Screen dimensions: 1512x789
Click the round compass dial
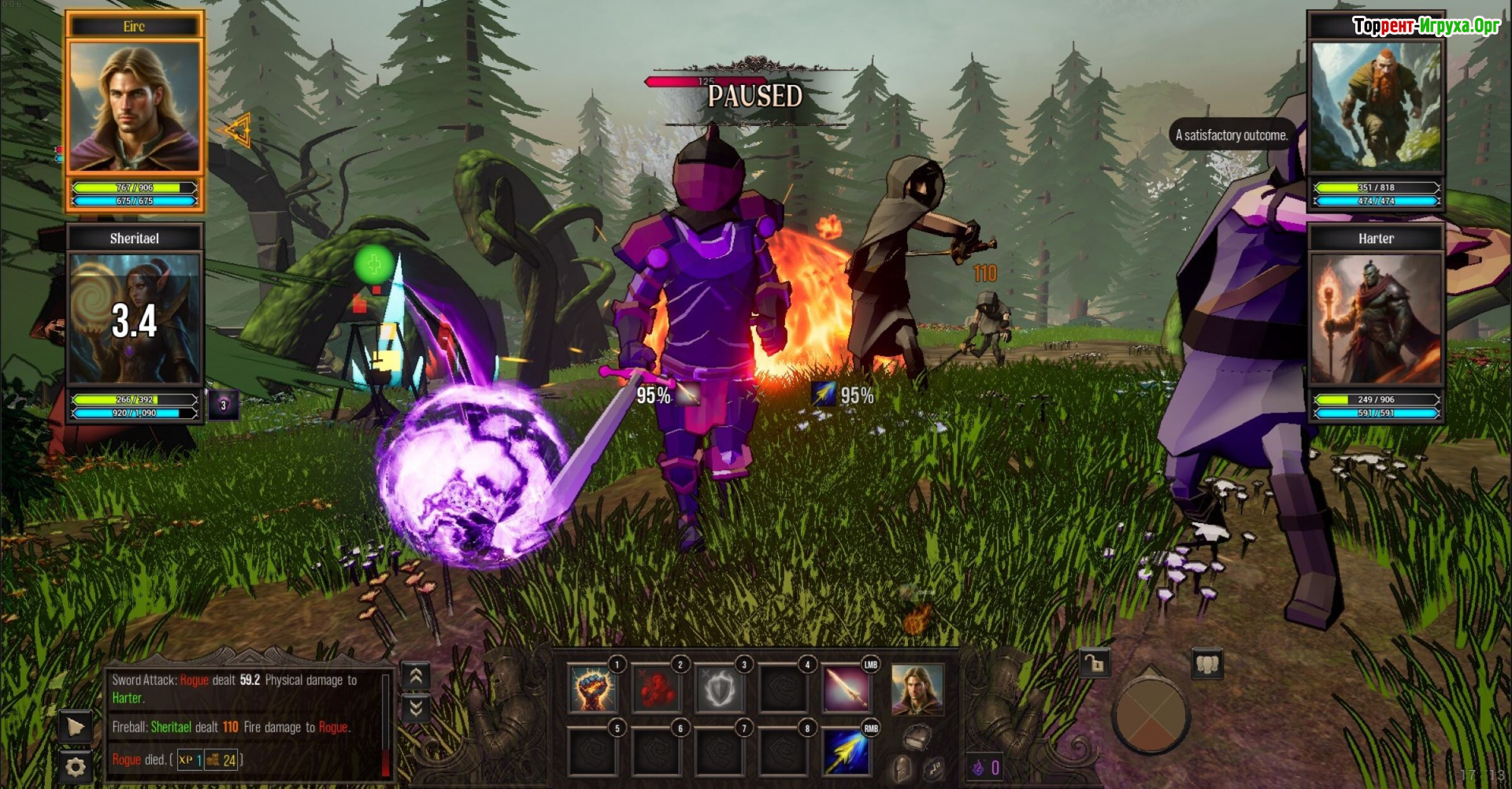tap(1151, 717)
